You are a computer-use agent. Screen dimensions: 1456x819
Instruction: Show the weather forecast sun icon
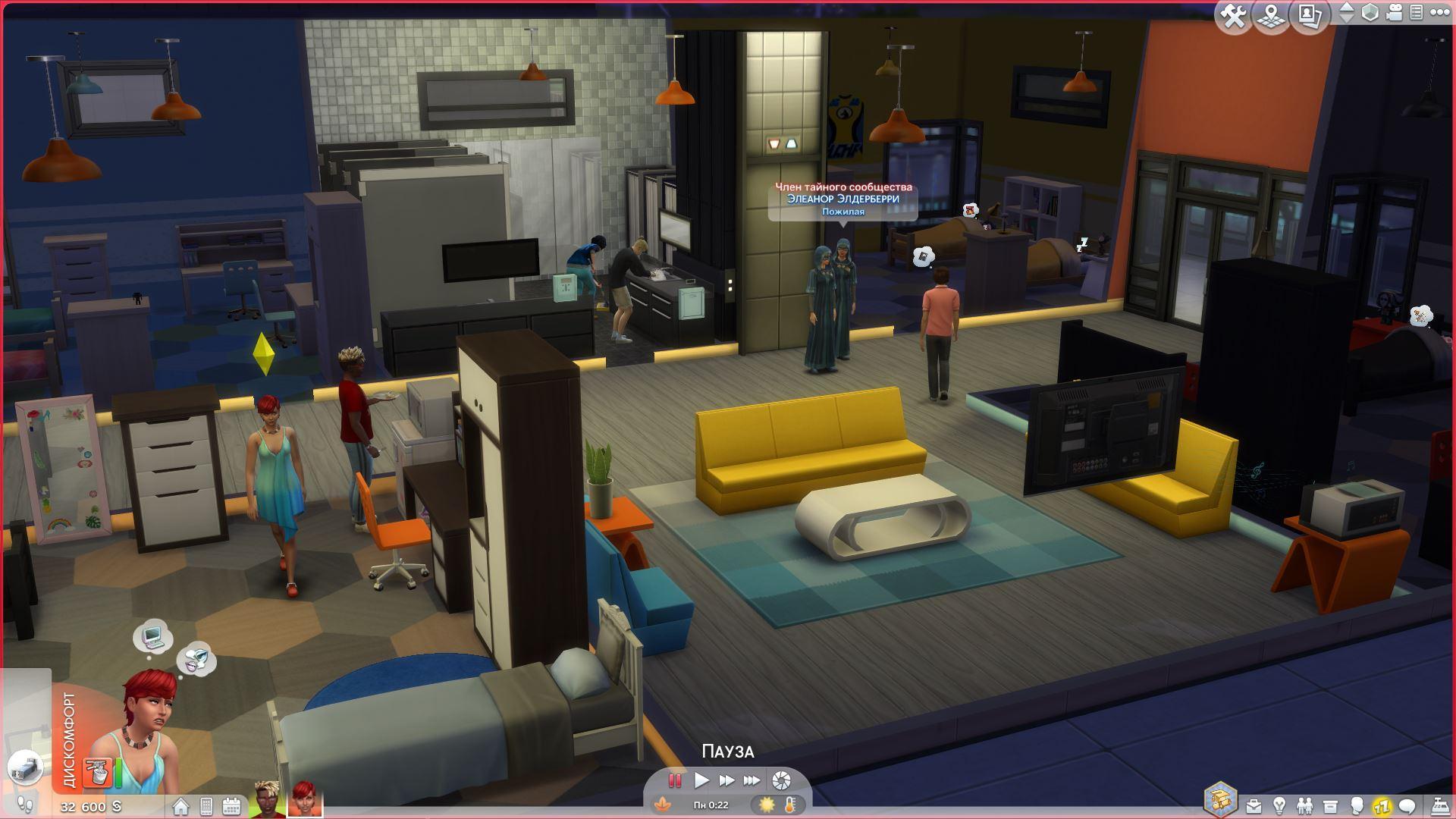767,804
